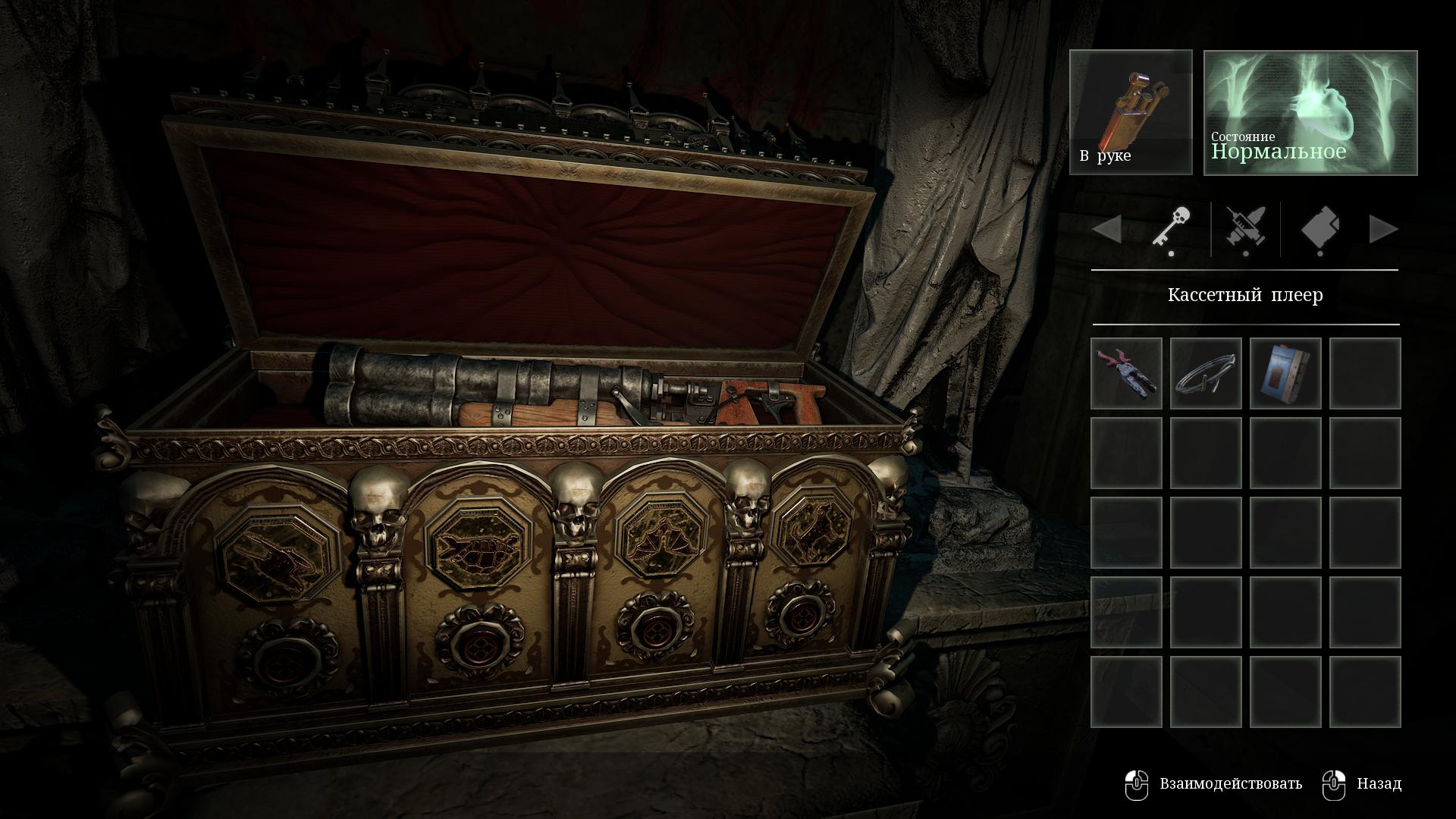Image resolution: width=1456 pixels, height=819 pixels.
Task: Select the pliers inventory slot
Action: click(x=1126, y=373)
